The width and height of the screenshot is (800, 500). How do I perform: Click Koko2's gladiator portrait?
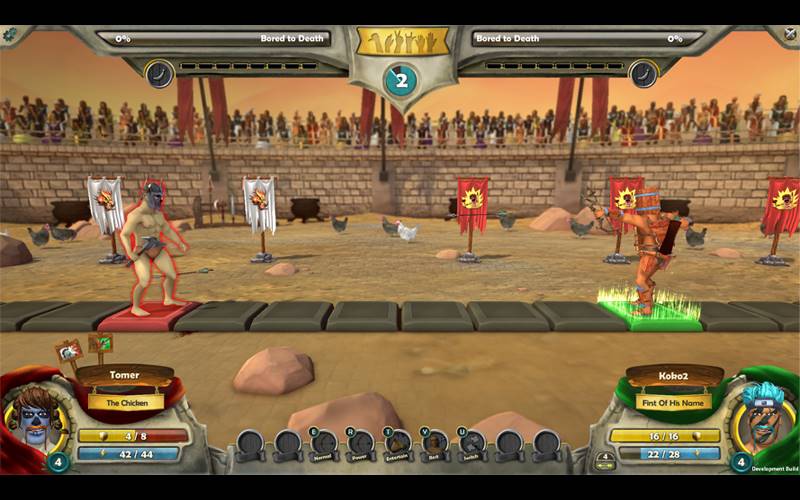(762, 413)
